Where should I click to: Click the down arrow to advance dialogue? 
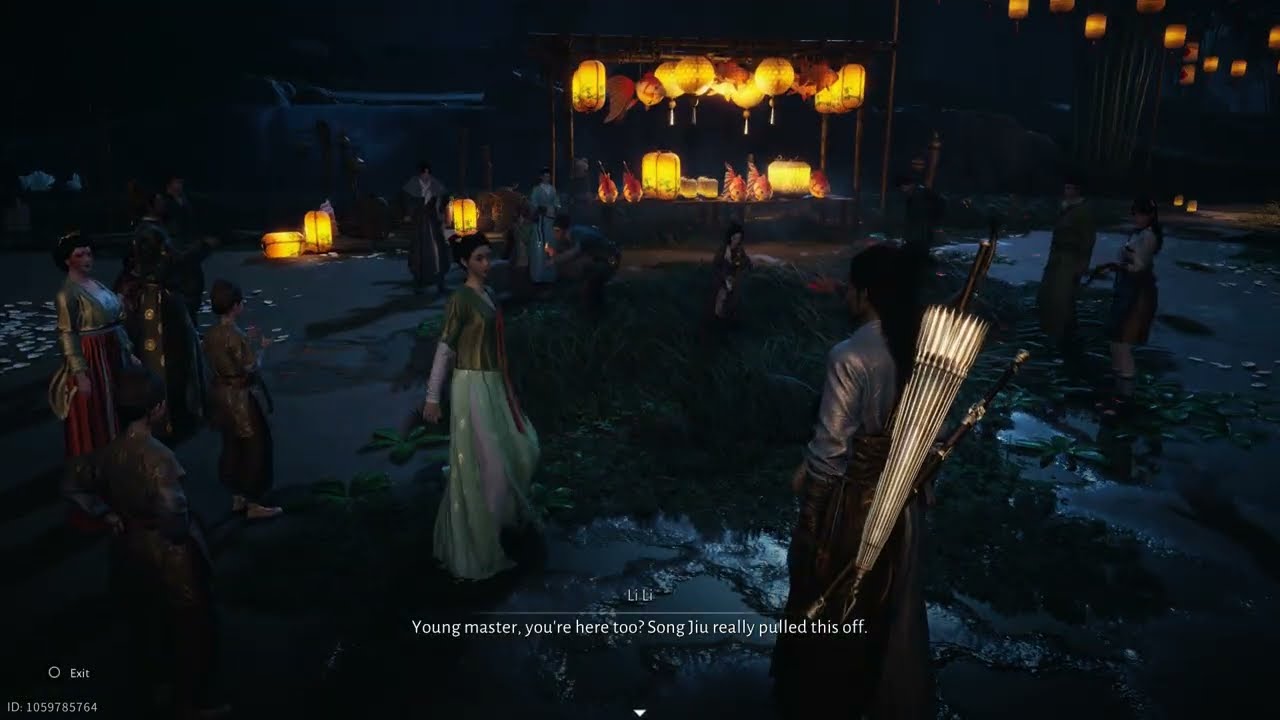click(x=639, y=711)
